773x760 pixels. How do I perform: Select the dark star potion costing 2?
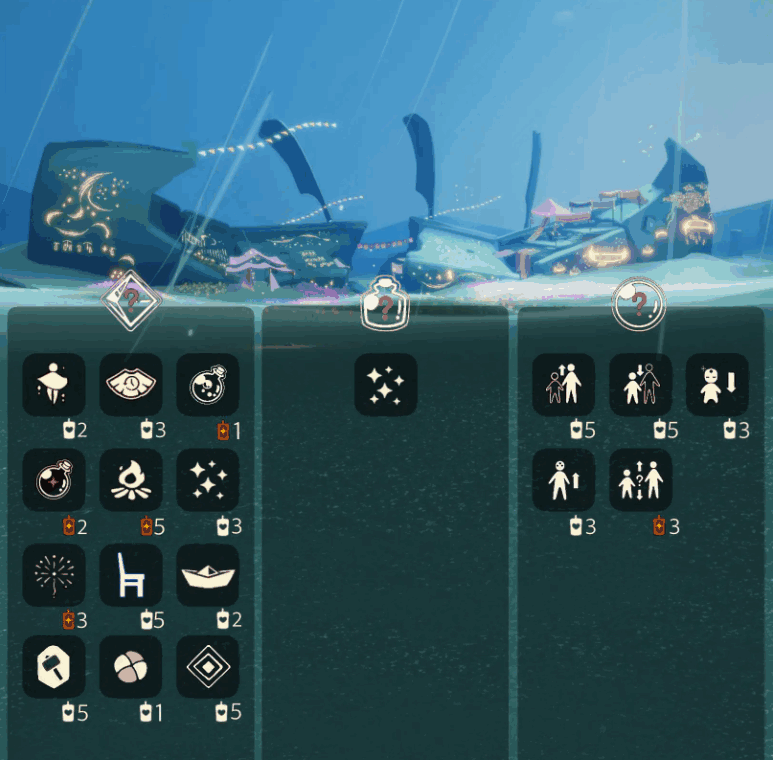(54, 480)
